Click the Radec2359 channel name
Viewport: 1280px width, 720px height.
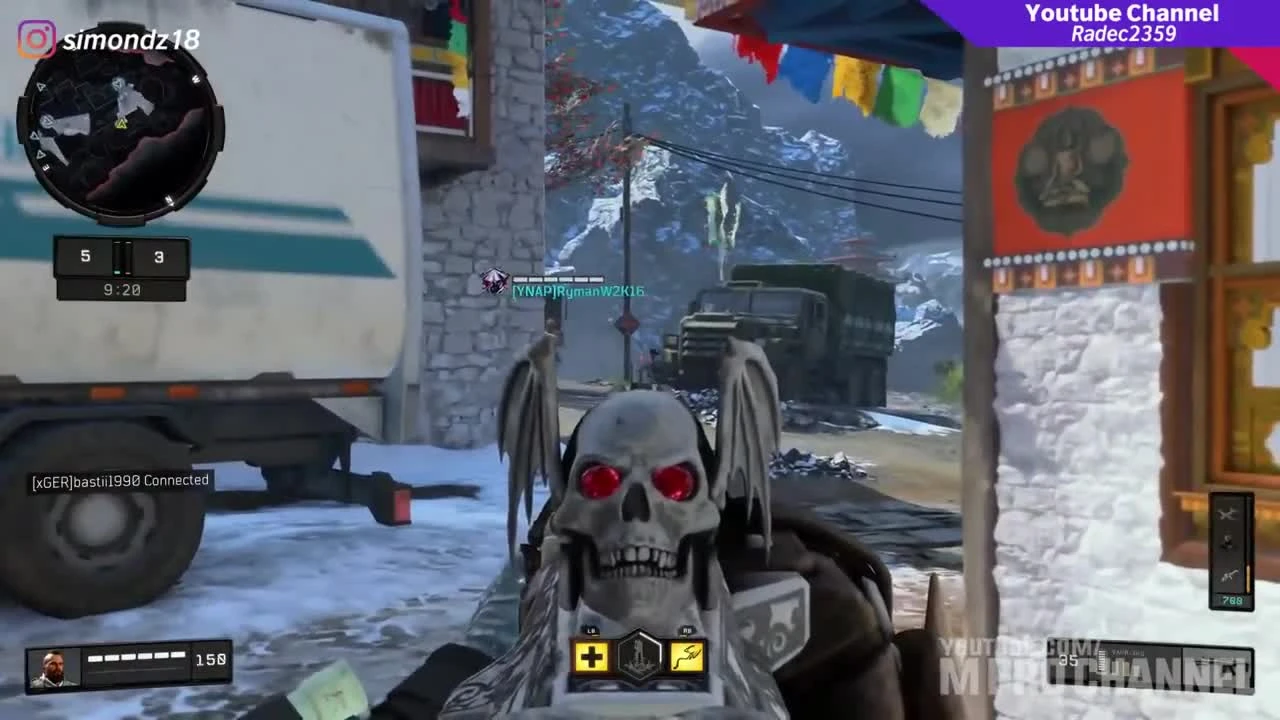(1122, 32)
